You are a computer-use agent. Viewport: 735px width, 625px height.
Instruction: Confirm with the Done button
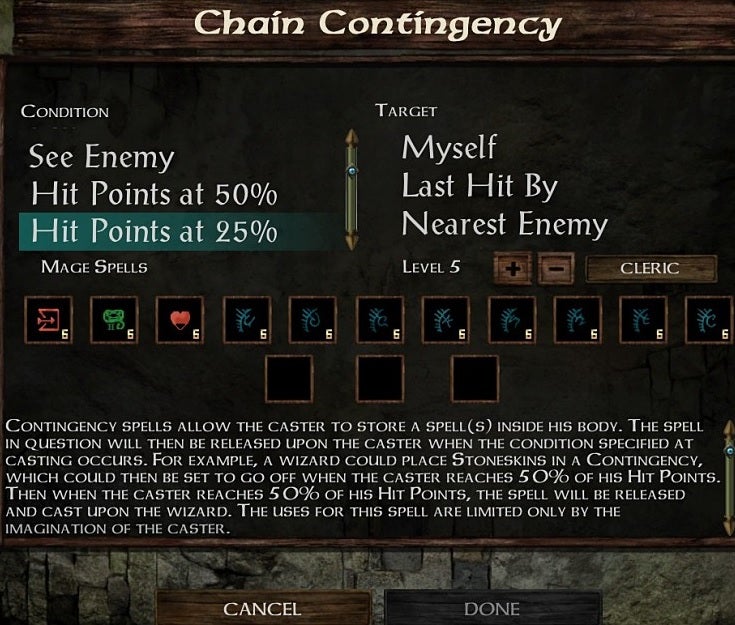492,608
